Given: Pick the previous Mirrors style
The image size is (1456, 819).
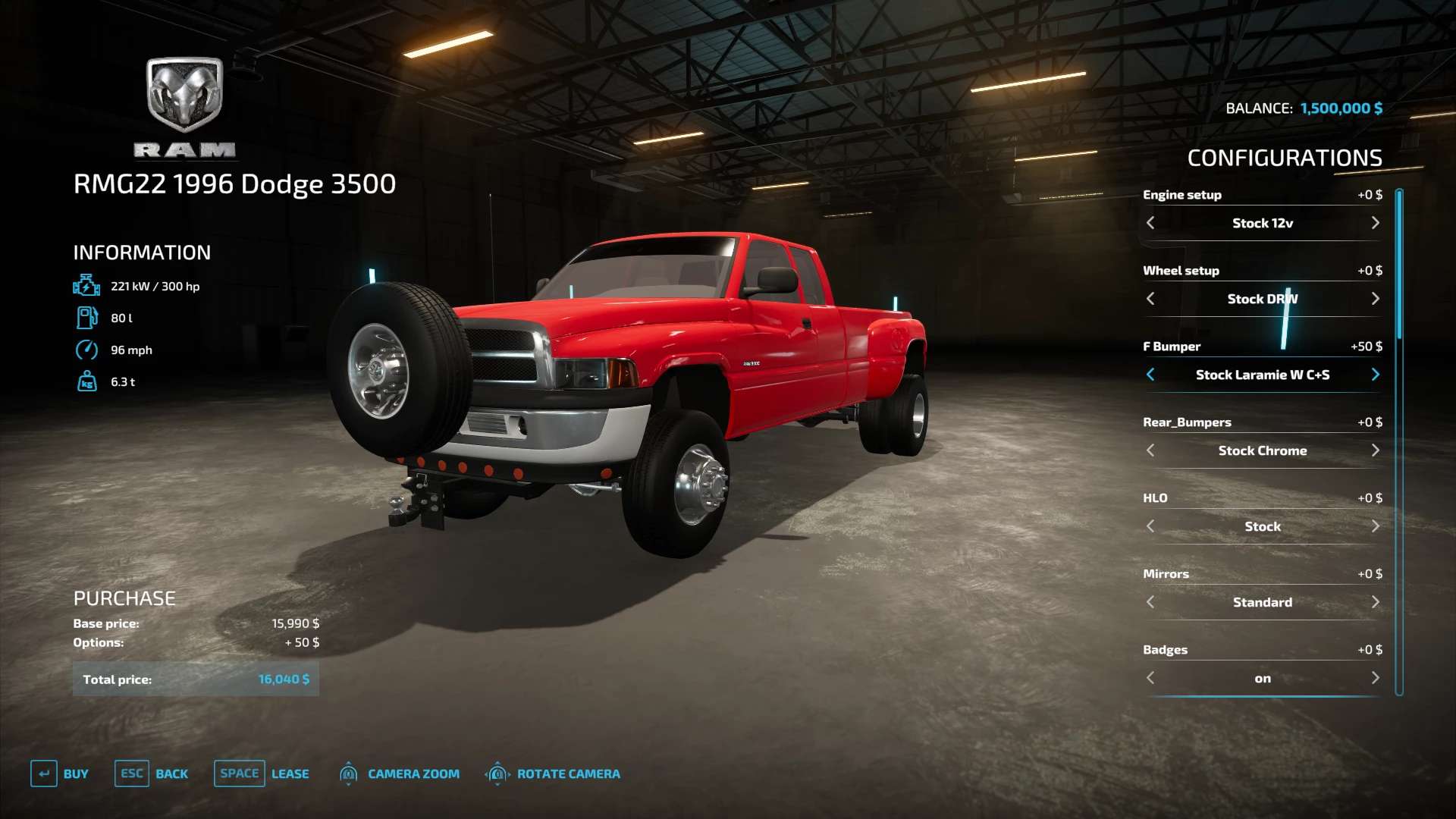Looking at the screenshot, I should click(1150, 602).
